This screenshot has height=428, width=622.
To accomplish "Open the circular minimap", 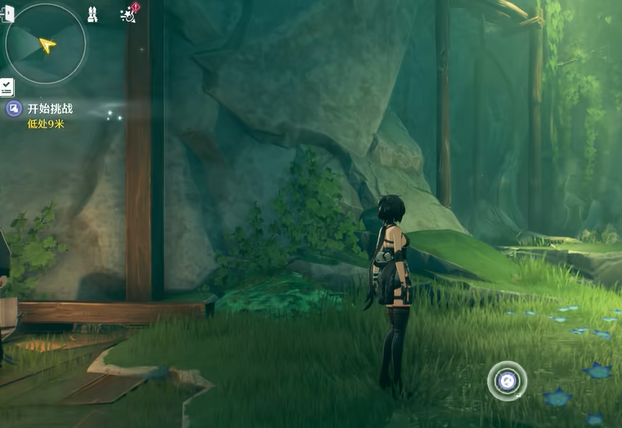I will pos(45,43).
